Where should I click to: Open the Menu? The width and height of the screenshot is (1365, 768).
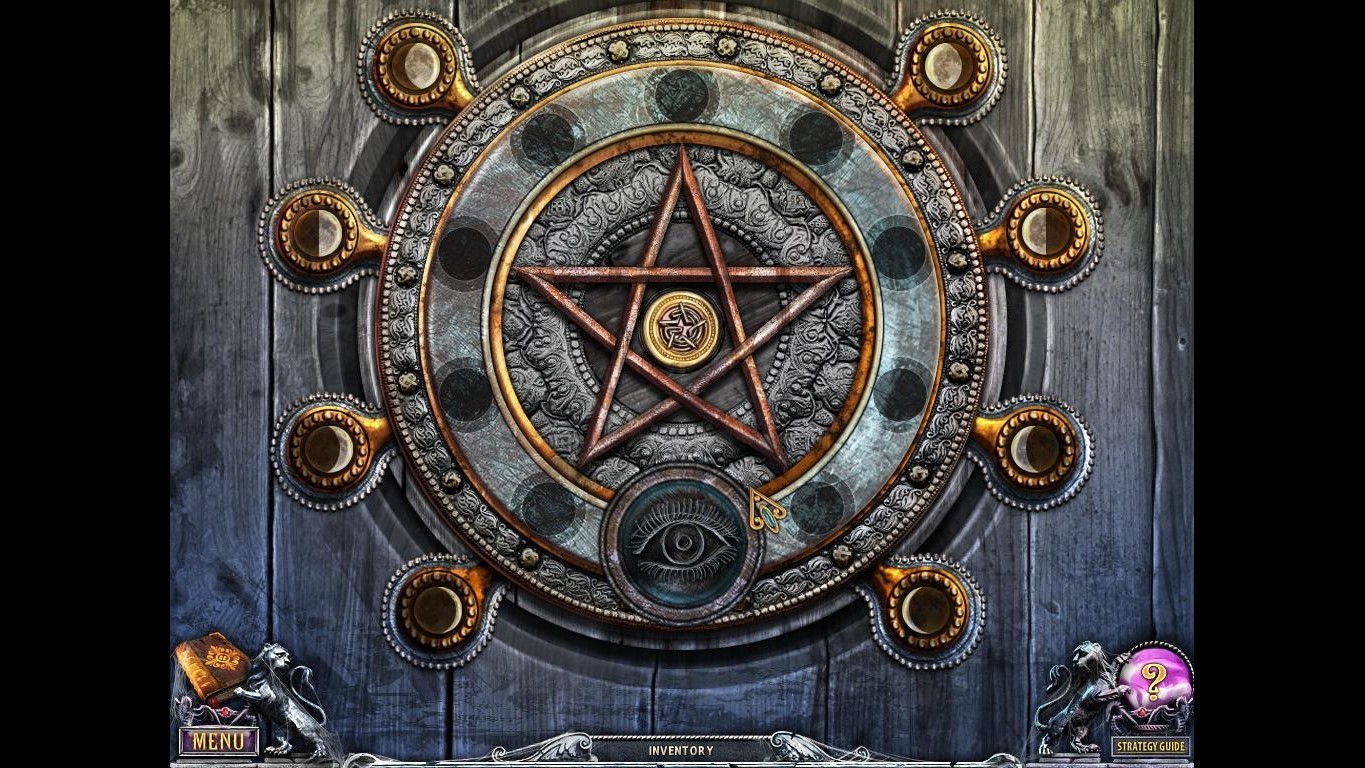pos(218,742)
